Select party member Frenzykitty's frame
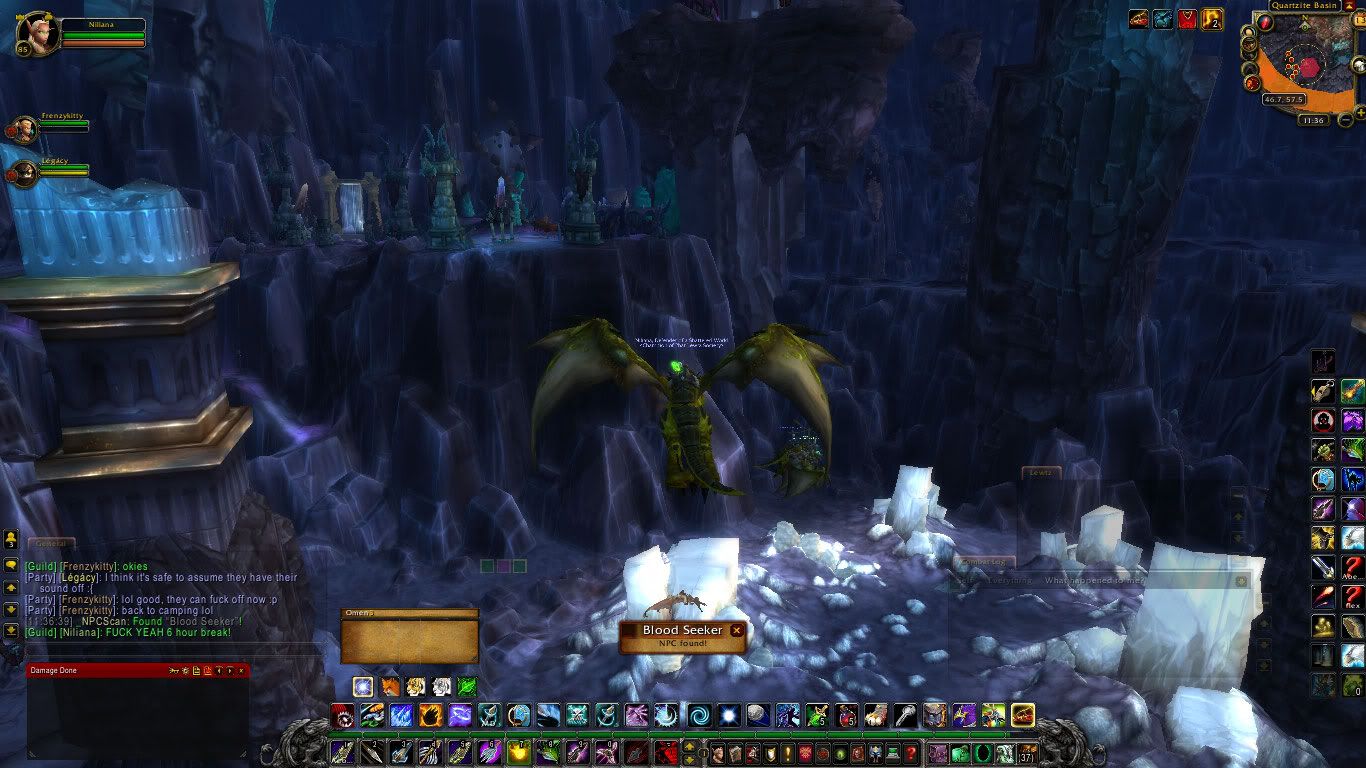1366x768 pixels. [x=24, y=129]
